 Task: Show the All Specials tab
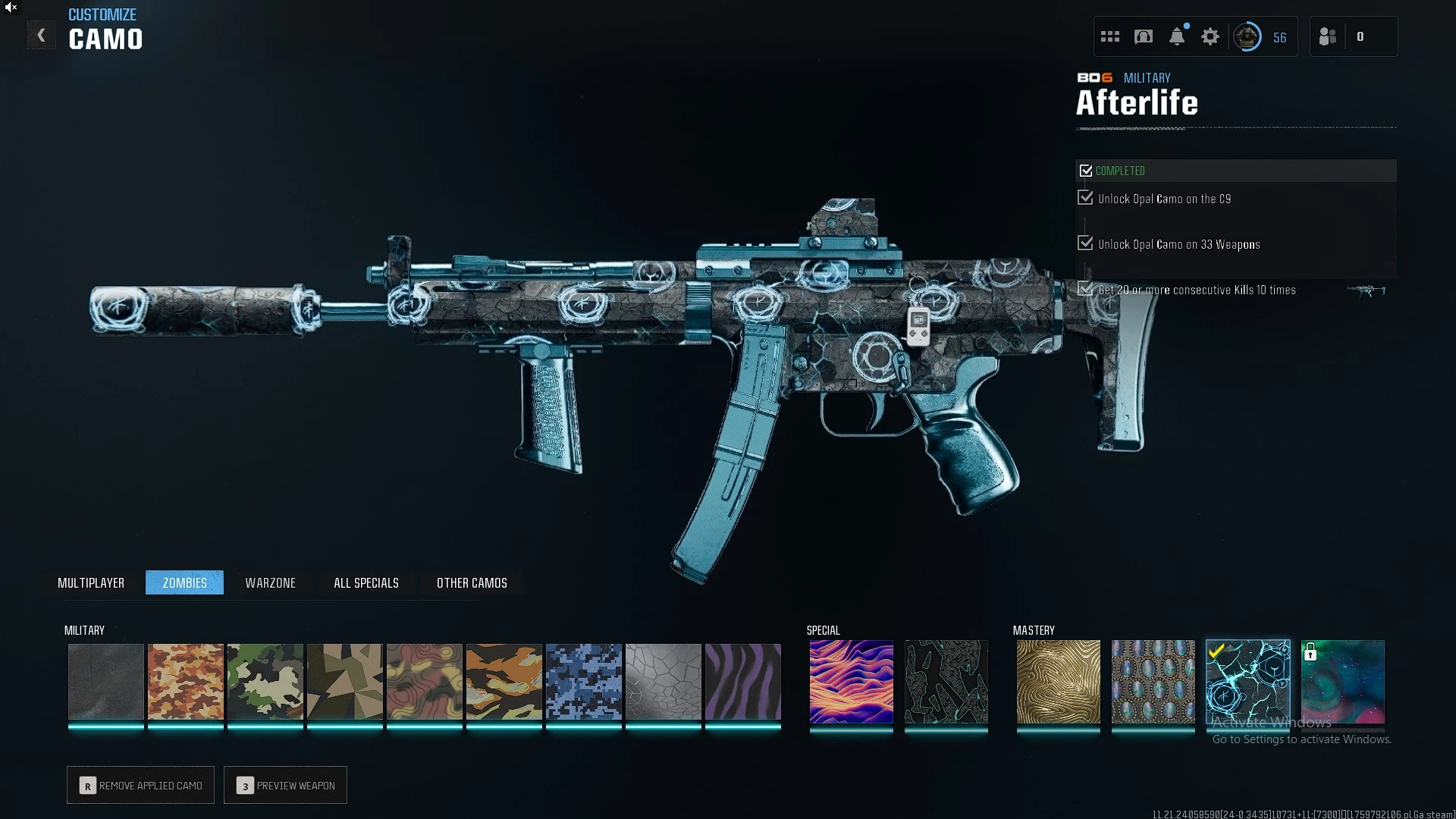click(366, 582)
